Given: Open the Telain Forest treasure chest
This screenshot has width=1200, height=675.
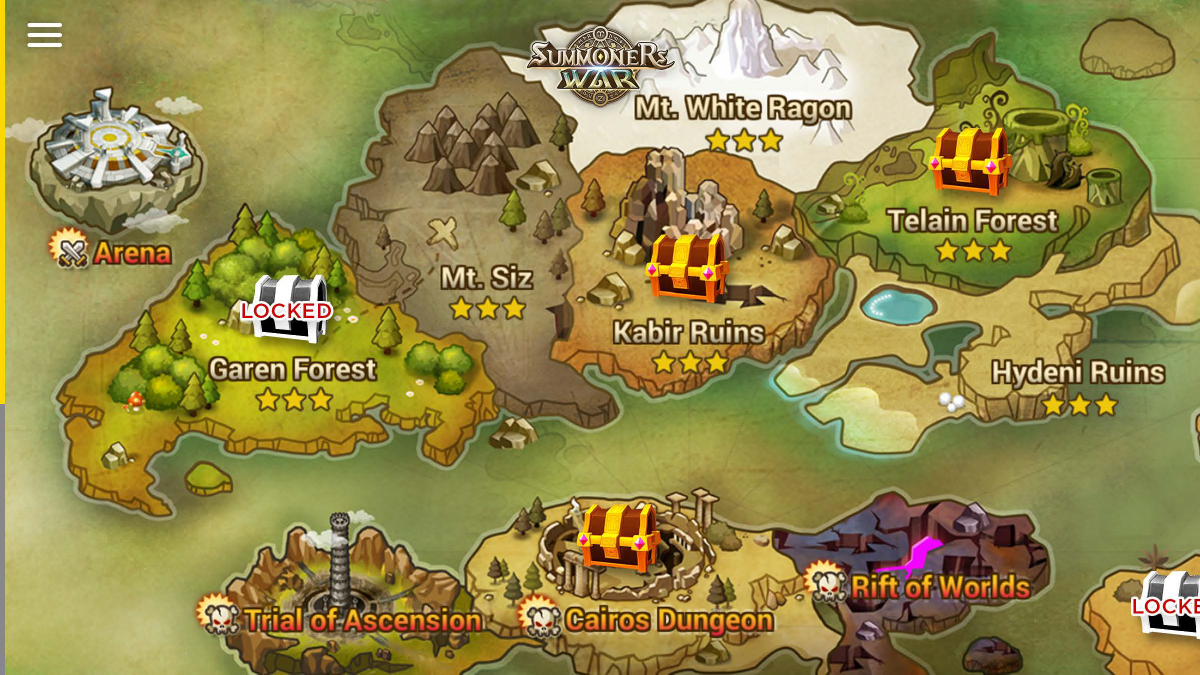Looking at the screenshot, I should point(968,160).
